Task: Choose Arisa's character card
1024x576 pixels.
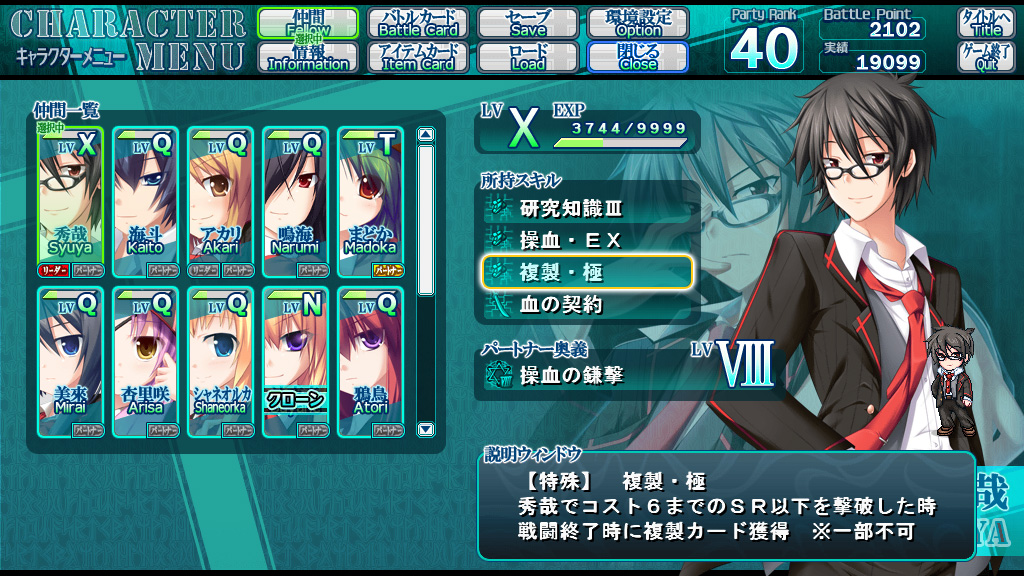Action: (x=146, y=361)
